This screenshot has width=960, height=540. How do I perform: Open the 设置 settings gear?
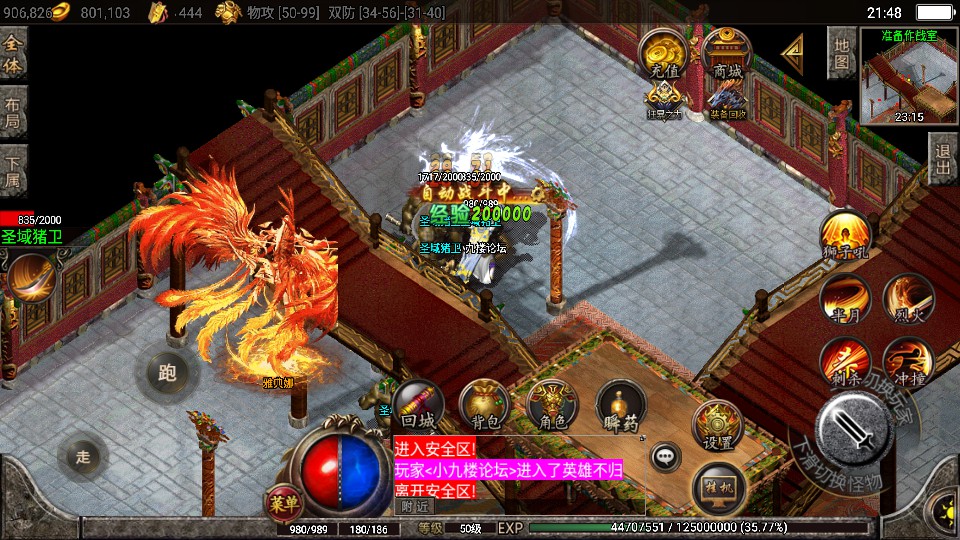coord(717,425)
